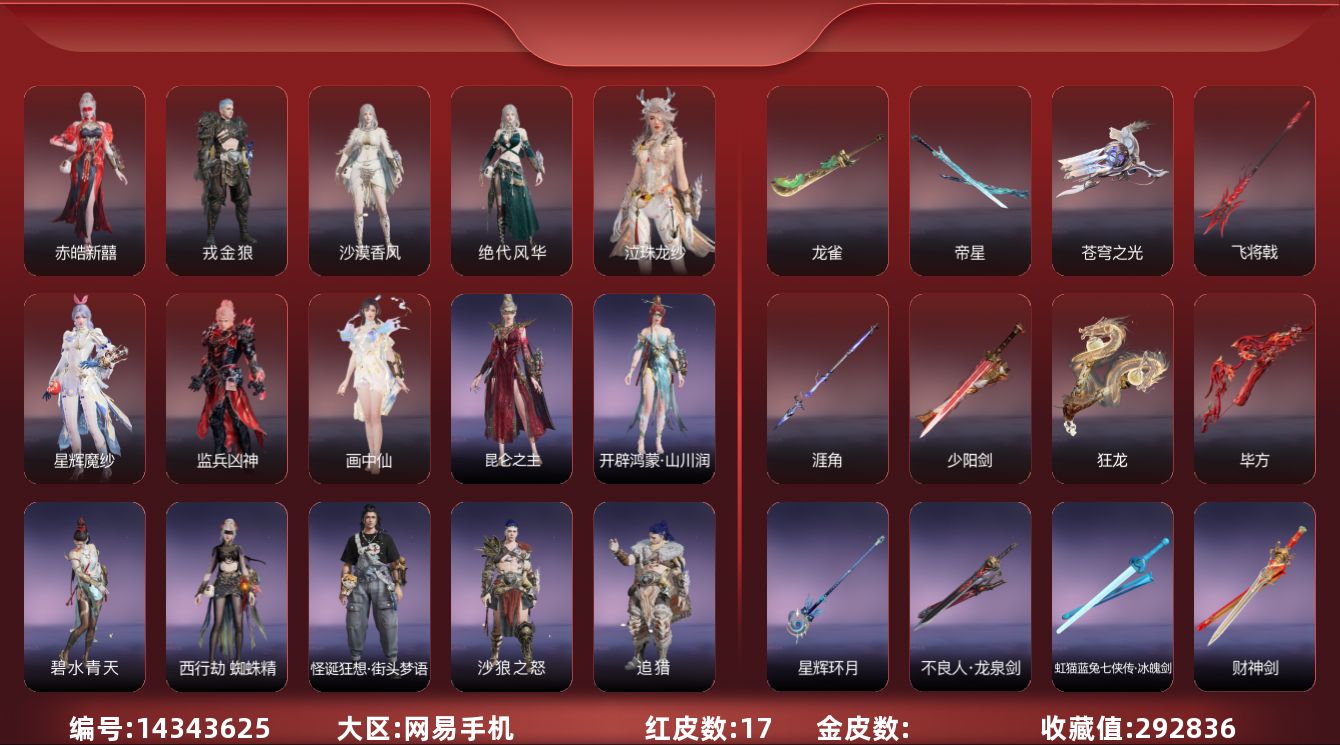Select the 赤皓新囍 skin card
This screenshot has height=745, width=1340.
(x=85, y=180)
